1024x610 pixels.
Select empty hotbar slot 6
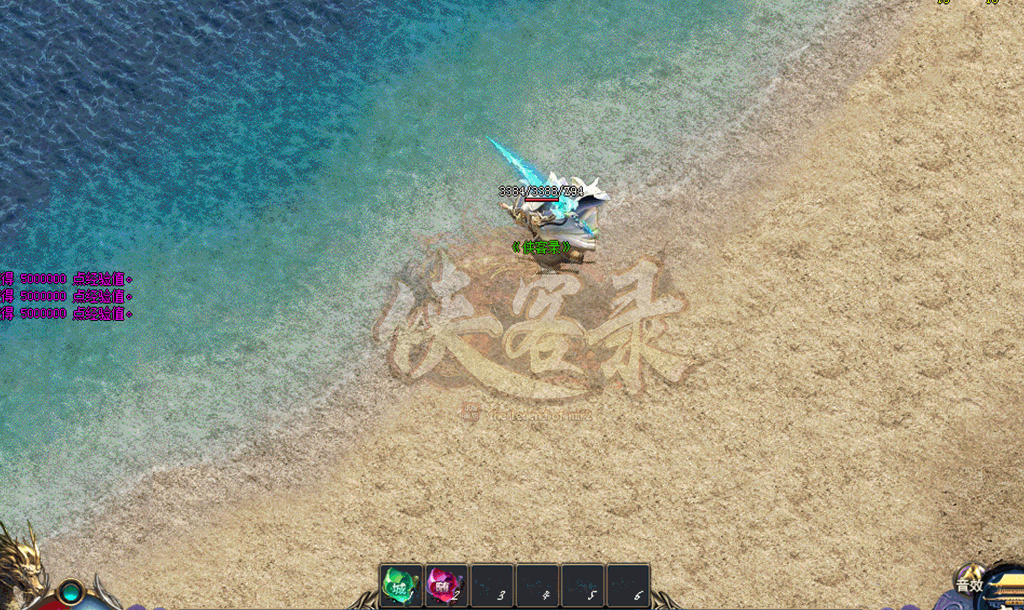[628, 585]
